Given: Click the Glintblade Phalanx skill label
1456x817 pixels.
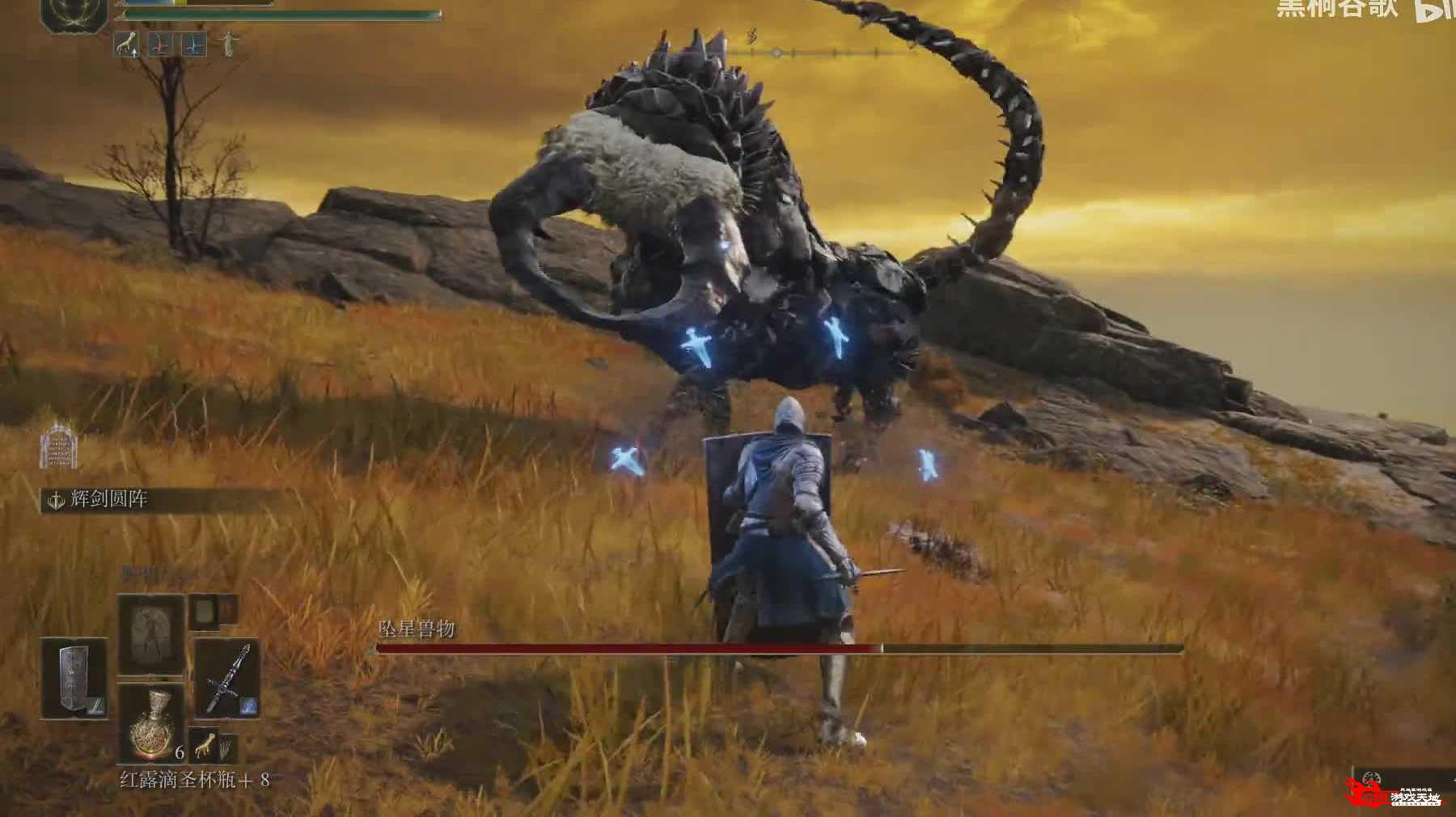Looking at the screenshot, I should click(x=108, y=500).
